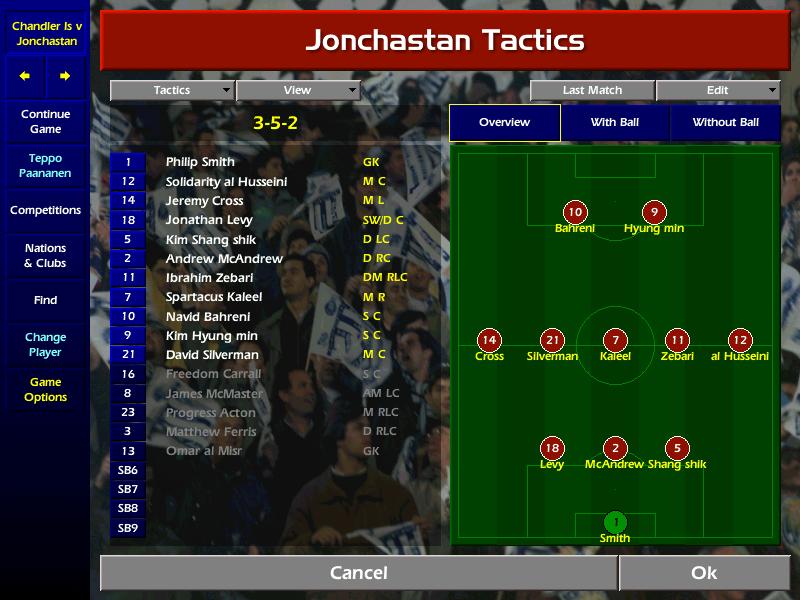Image resolution: width=800 pixels, height=600 pixels.
Task: Select Philip Smith in the squad list
Action: pyautogui.click(x=200, y=162)
